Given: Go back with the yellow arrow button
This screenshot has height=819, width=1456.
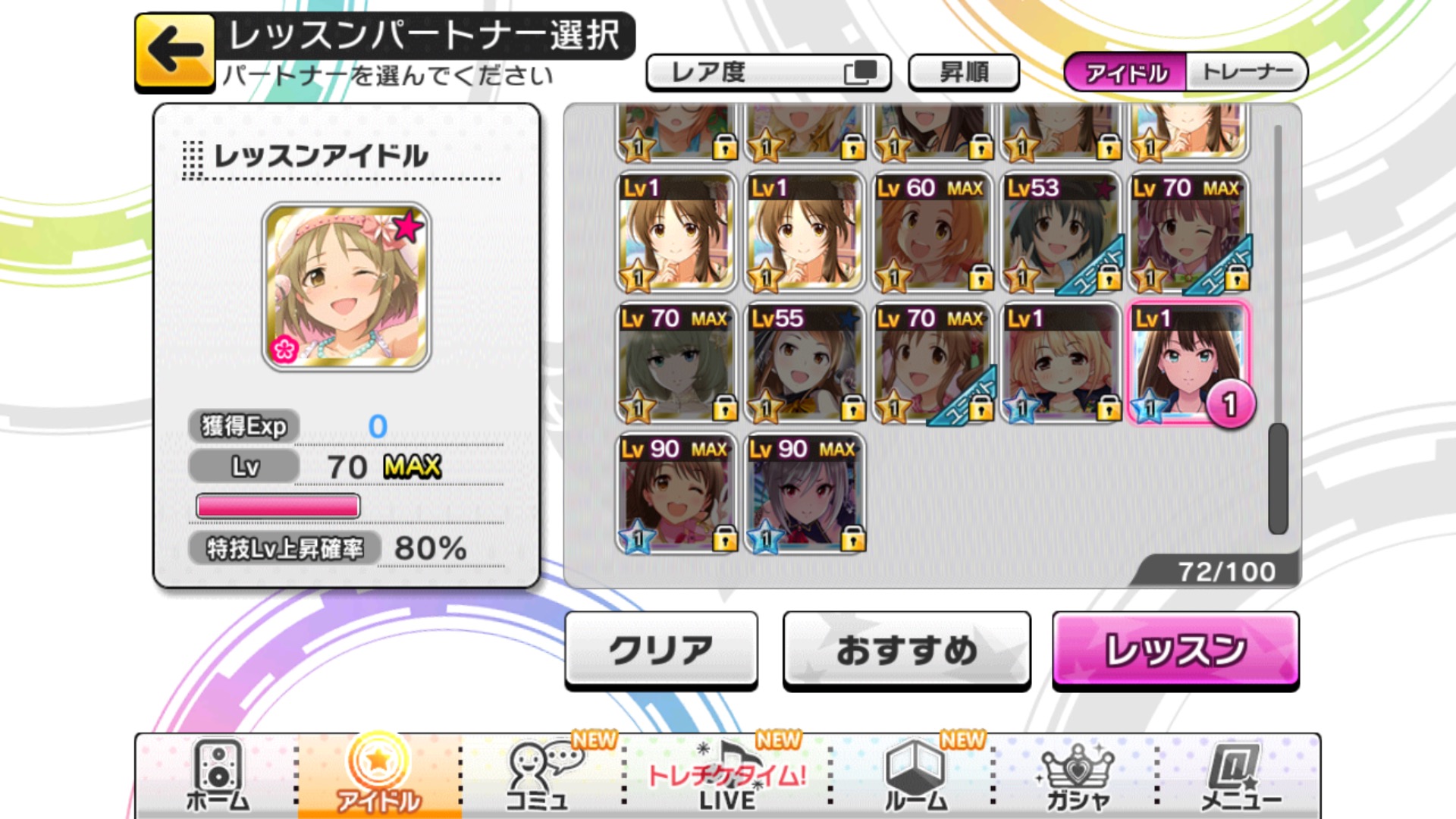Looking at the screenshot, I should tap(174, 52).
